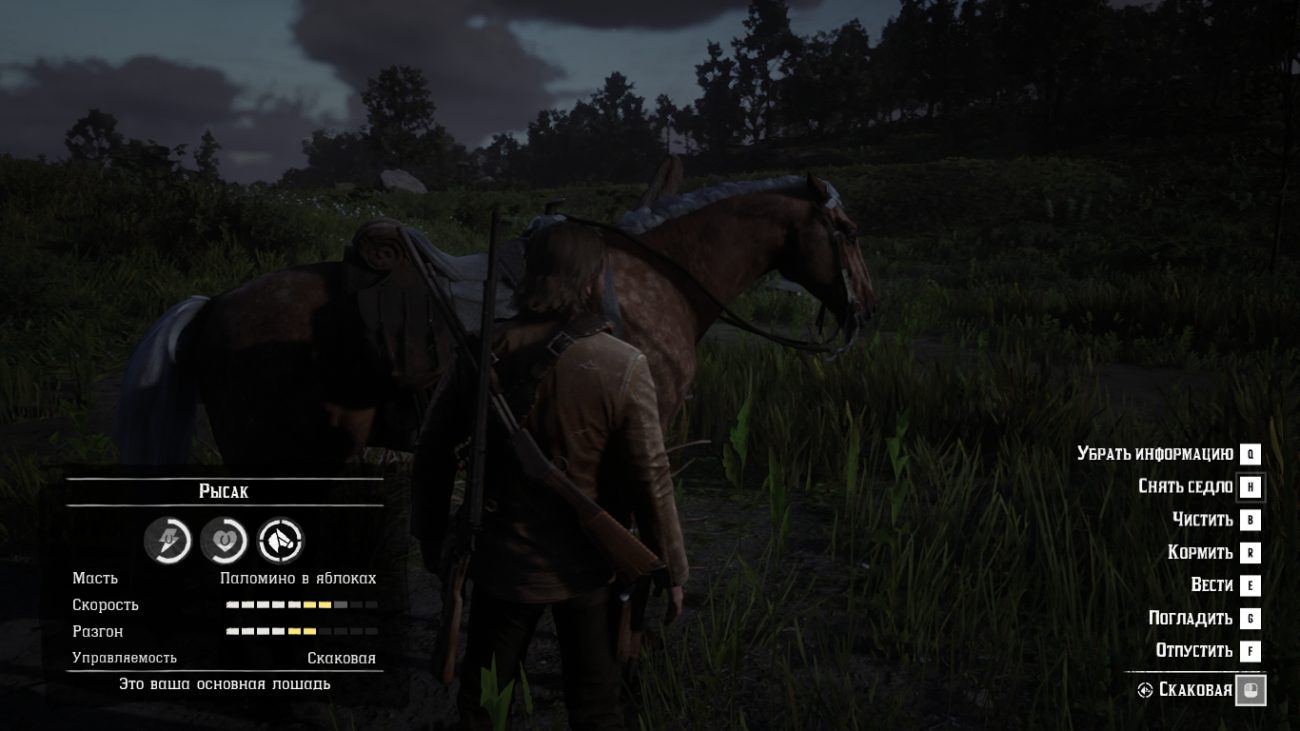Click the mouse button icon next to Скаковая
1300x731 pixels.
pyautogui.click(x=1252, y=689)
